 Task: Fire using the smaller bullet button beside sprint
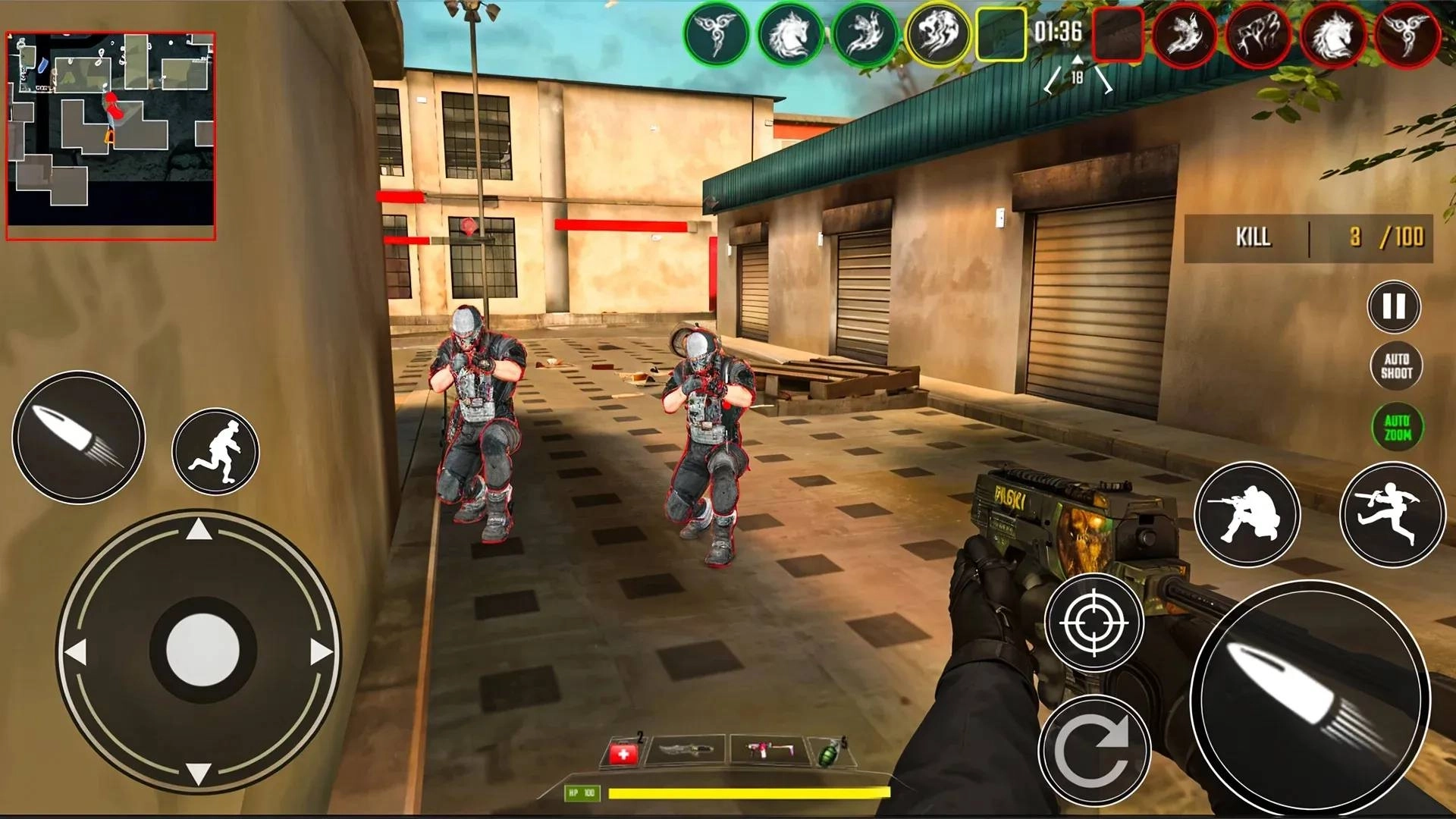(x=79, y=438)
